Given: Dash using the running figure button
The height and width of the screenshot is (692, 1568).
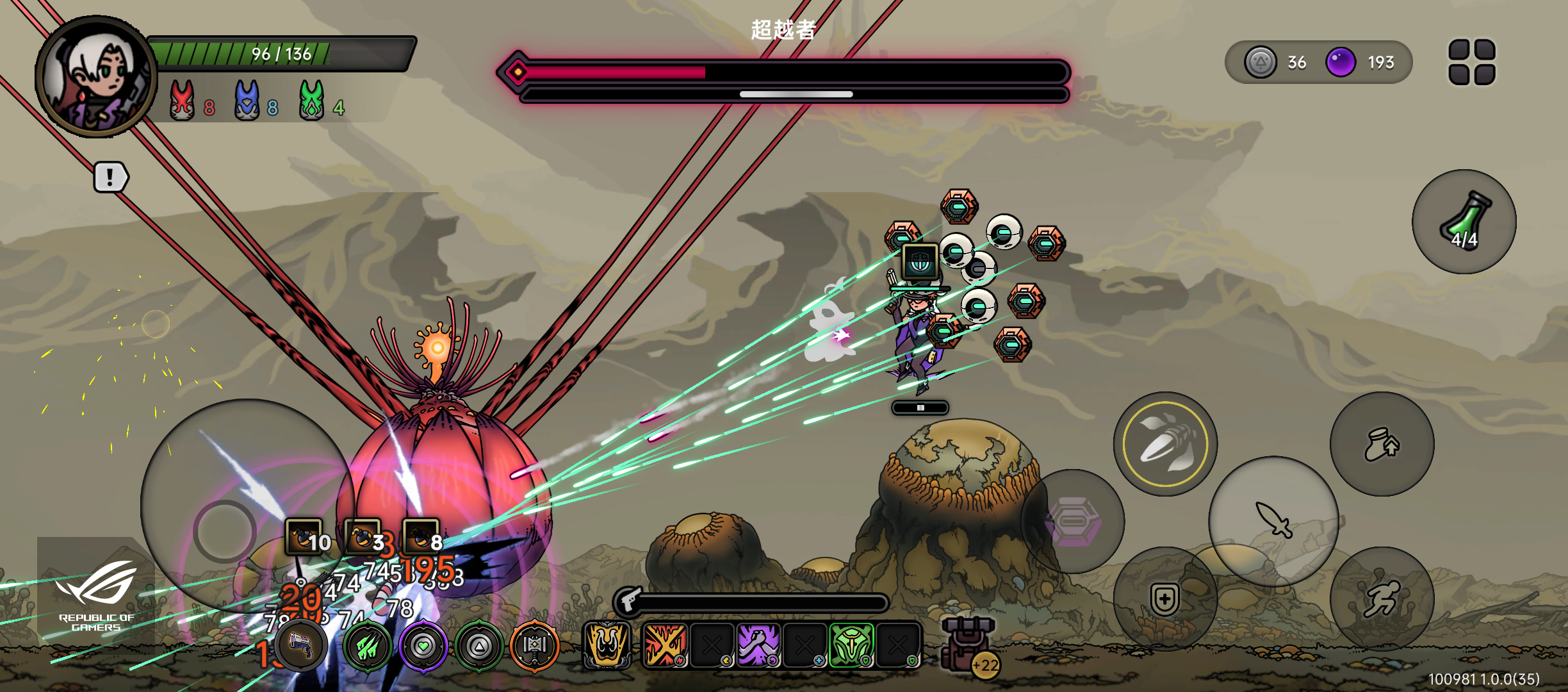Looking at the screenshot, I should pyautogui.click(x=1382, y=599).
